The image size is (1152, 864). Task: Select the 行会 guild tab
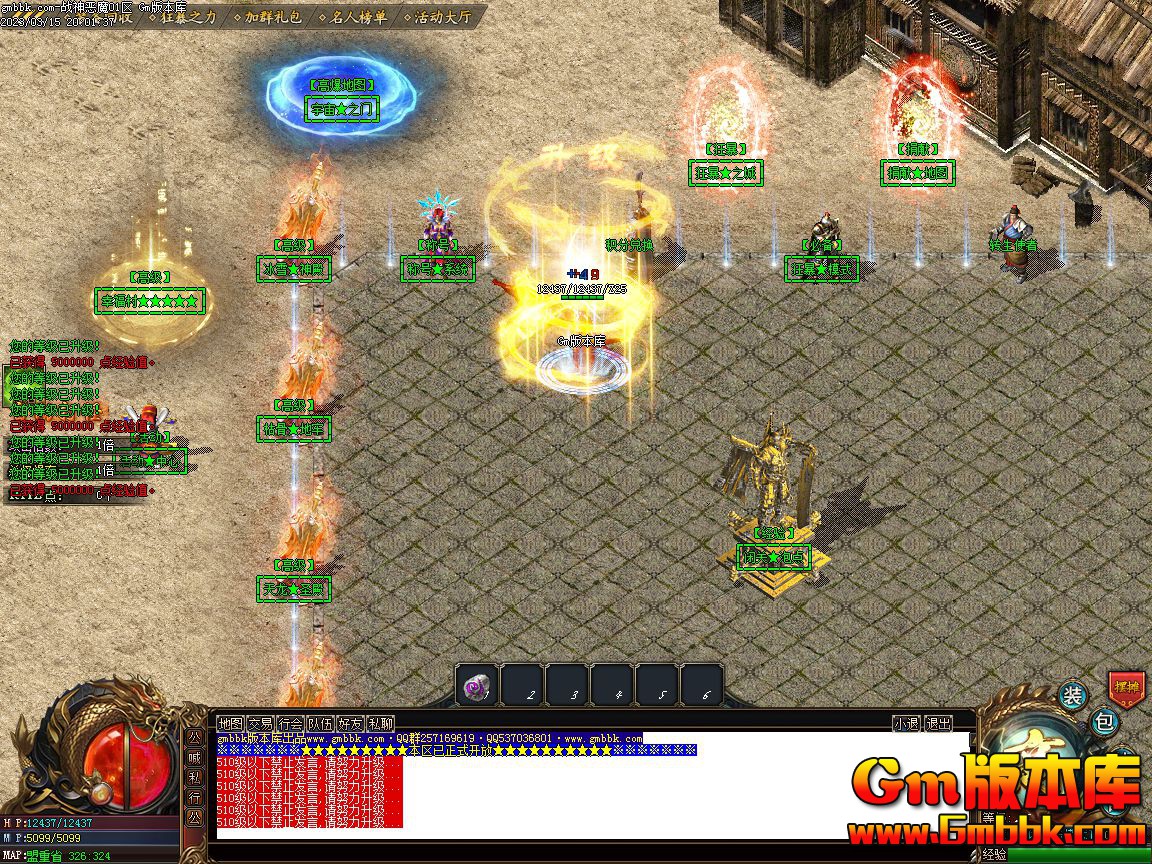point(290,723)
